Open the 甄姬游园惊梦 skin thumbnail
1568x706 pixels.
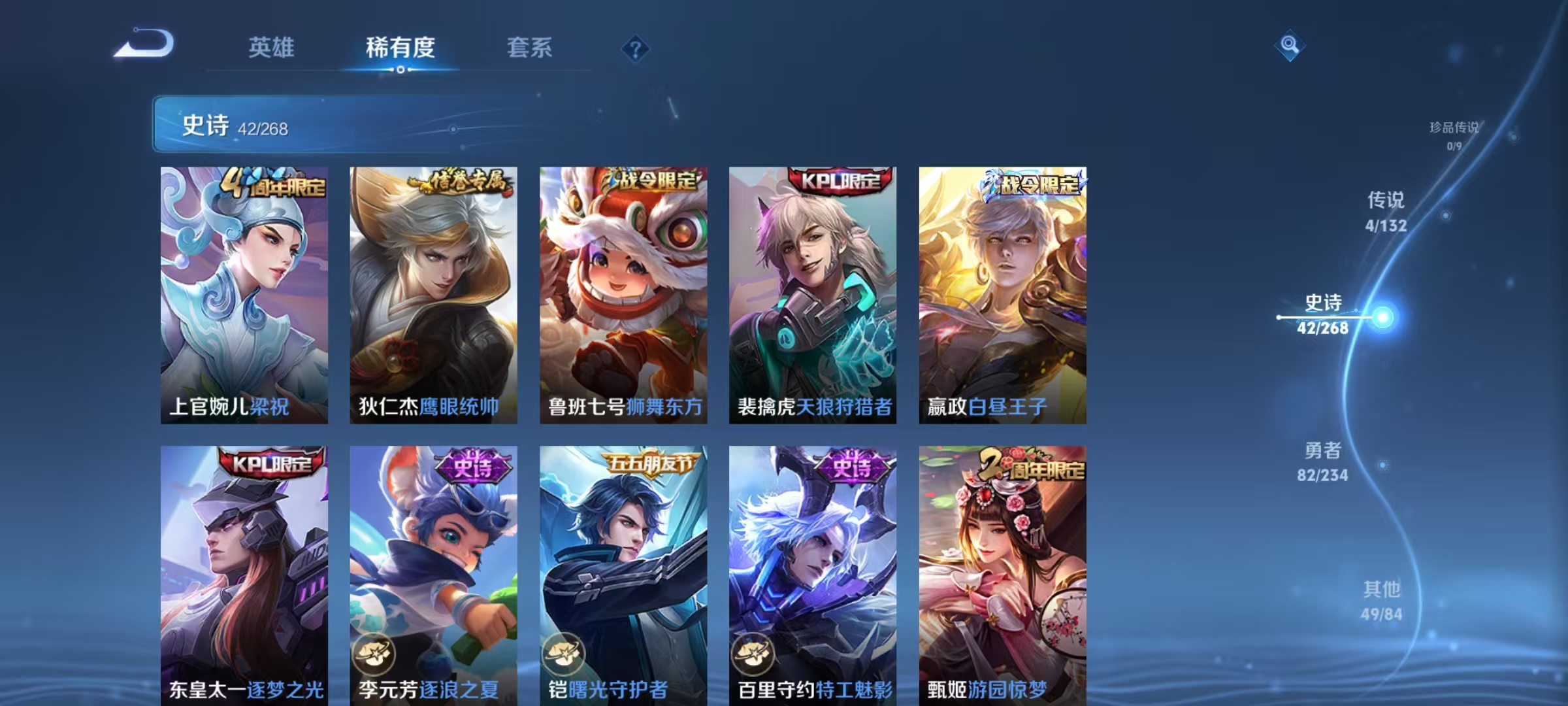point(1002,569)
